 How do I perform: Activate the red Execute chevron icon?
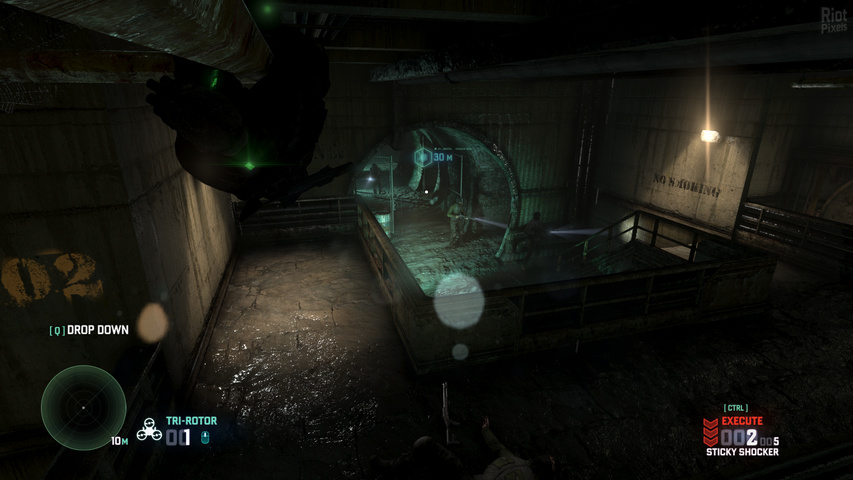click(710, 432)
